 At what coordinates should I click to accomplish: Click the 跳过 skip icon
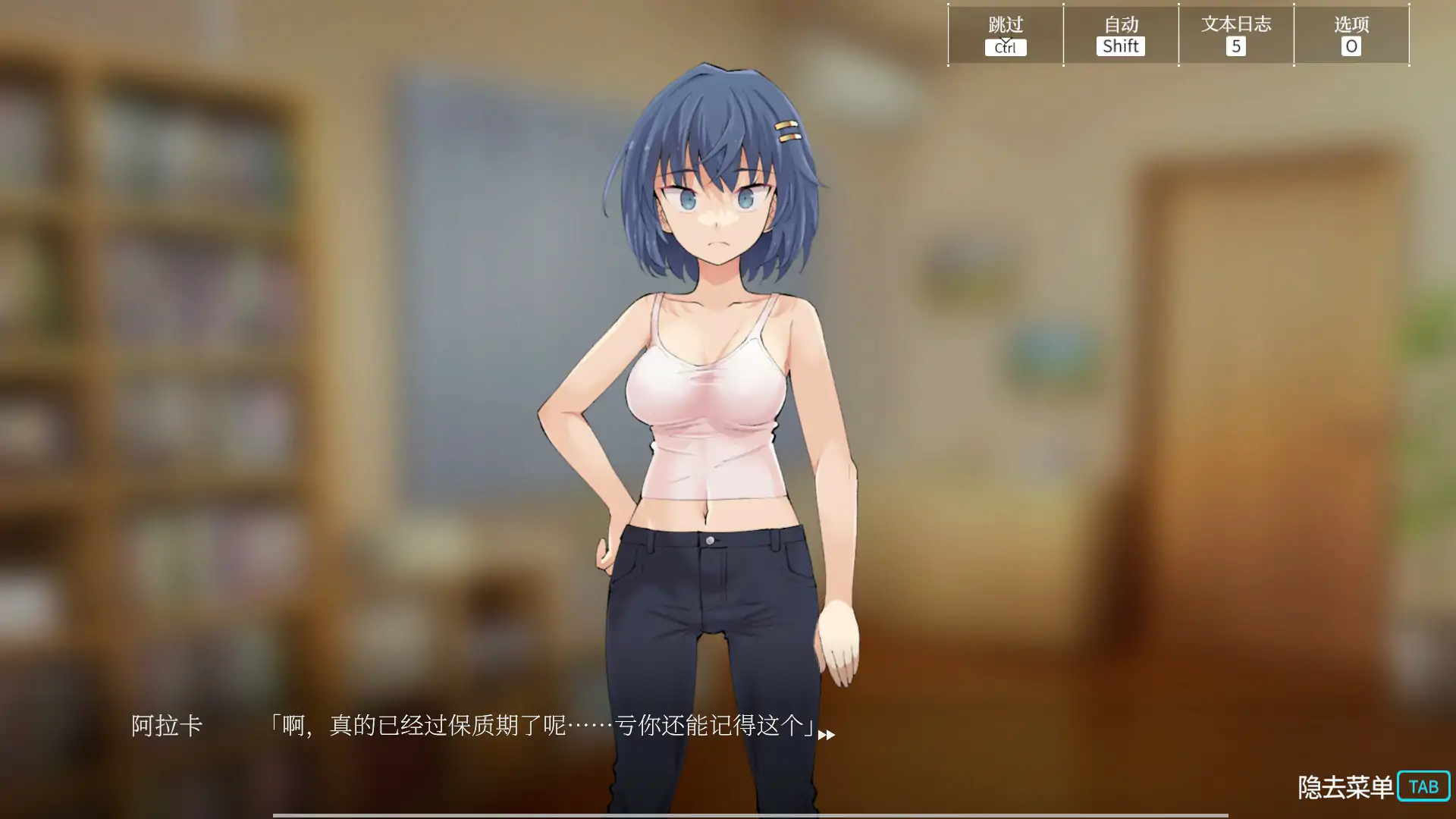click(x=1005, y=25)
